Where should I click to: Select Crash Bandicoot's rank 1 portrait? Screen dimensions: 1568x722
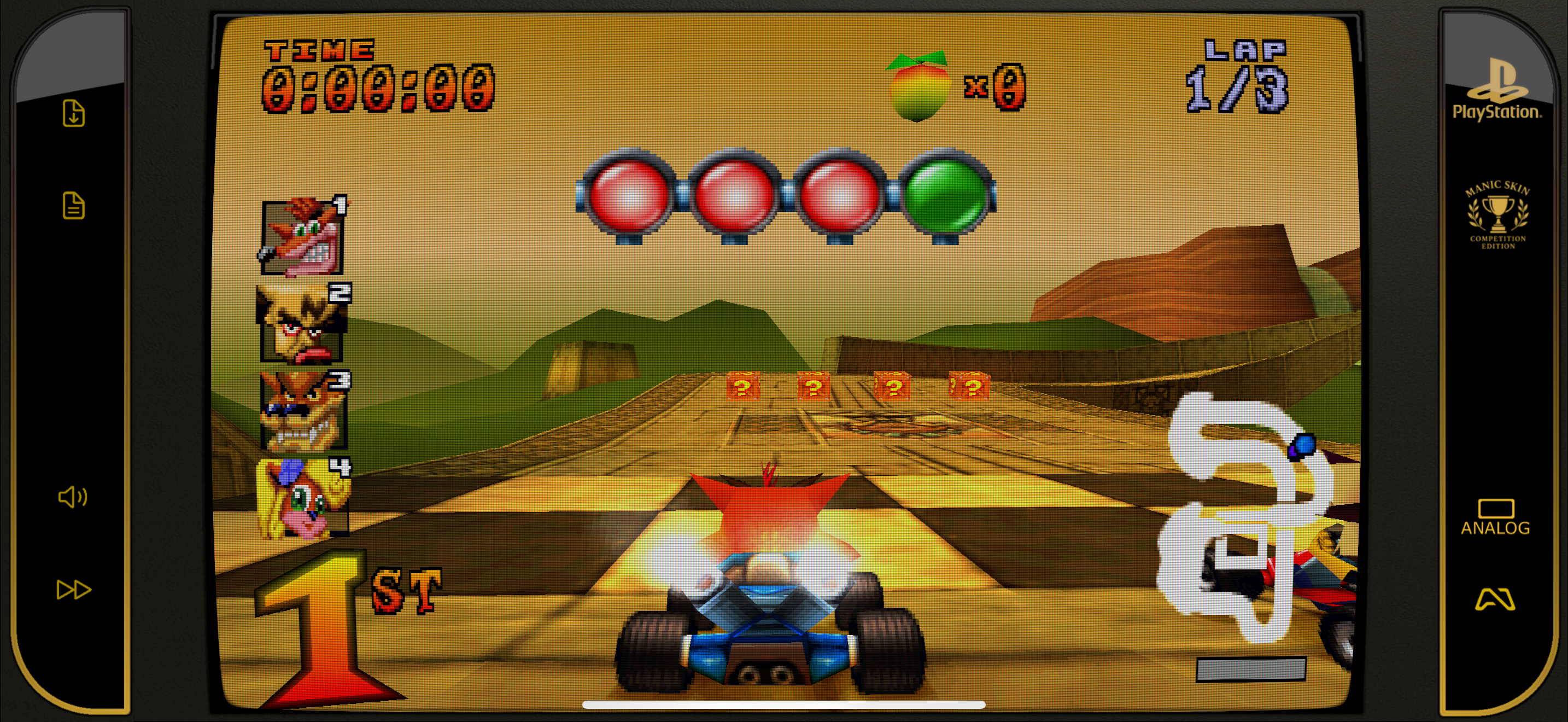click(302, 237)
